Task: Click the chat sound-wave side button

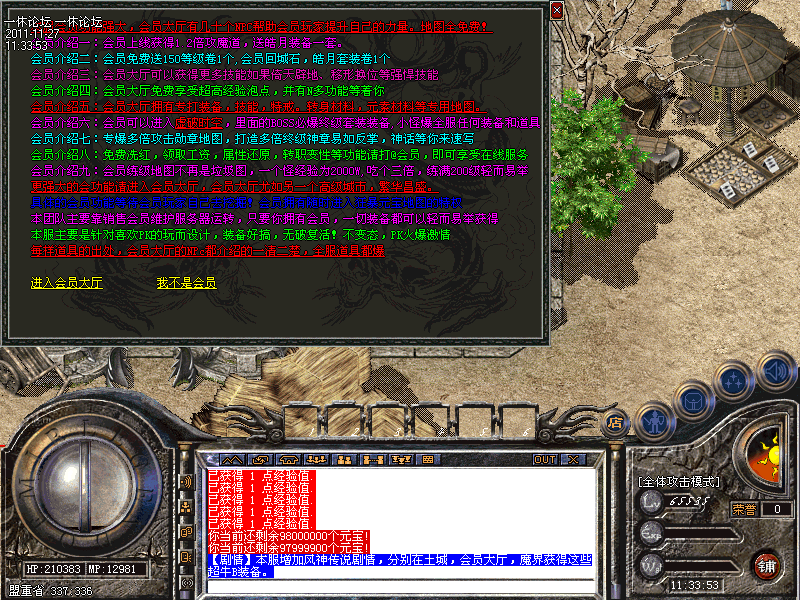Action: [186, 481]
